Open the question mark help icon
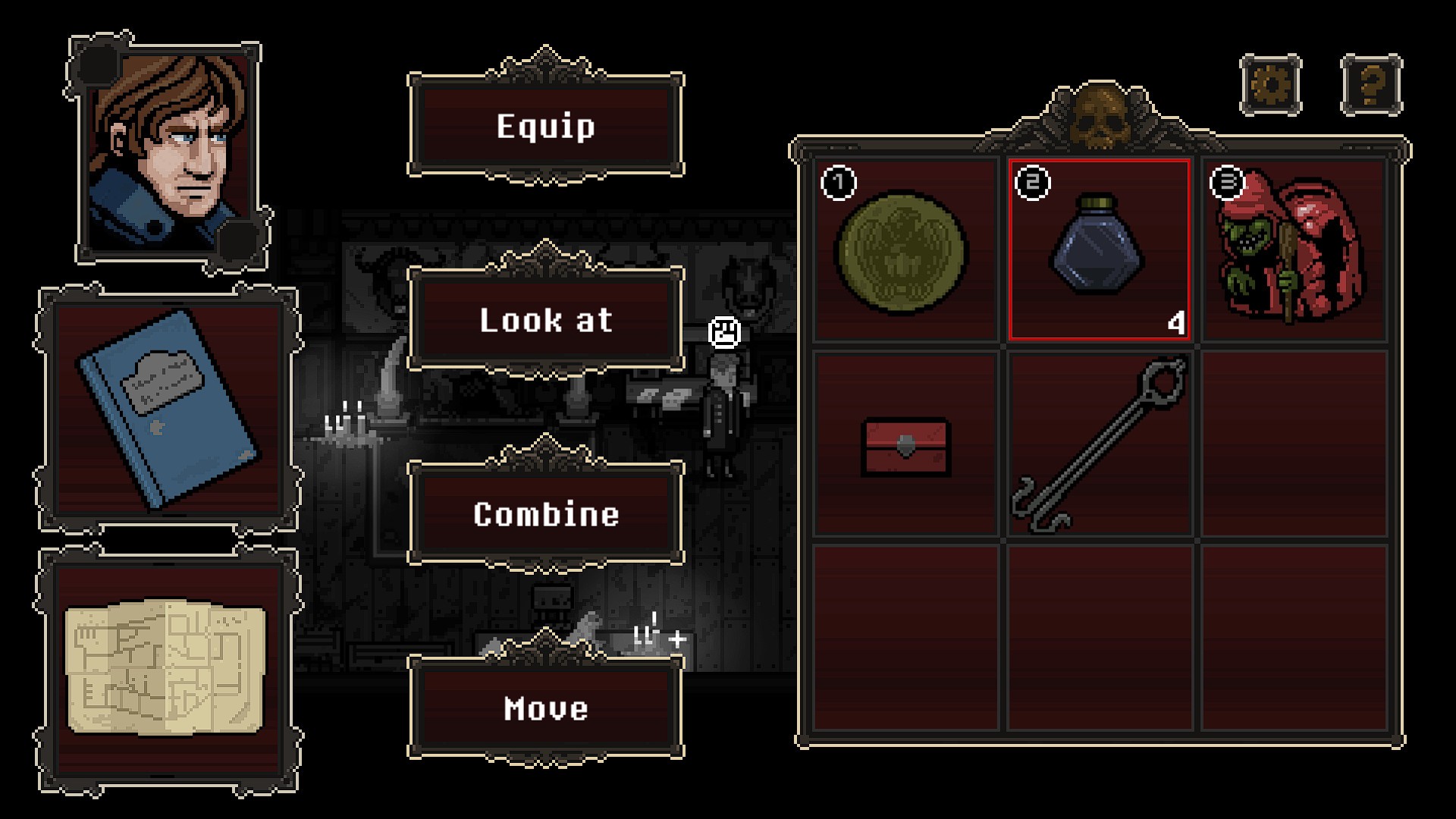The image size is (1456, 819). pyautogui.click(x=1371, y=85)
